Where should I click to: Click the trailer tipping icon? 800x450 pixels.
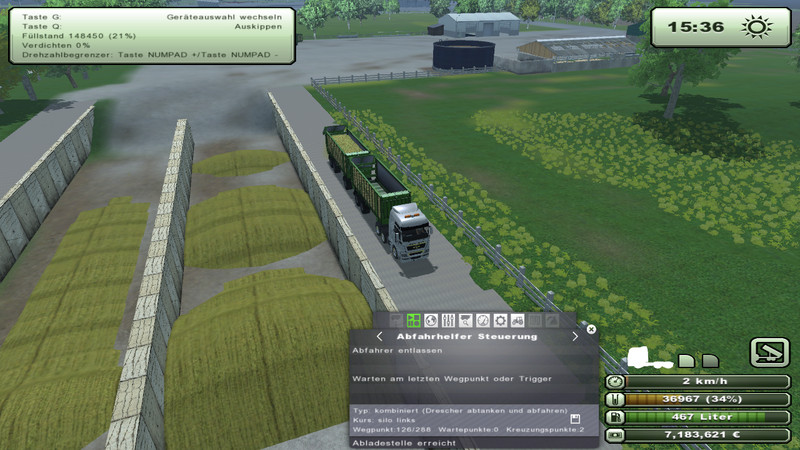[x=770, y=352]
